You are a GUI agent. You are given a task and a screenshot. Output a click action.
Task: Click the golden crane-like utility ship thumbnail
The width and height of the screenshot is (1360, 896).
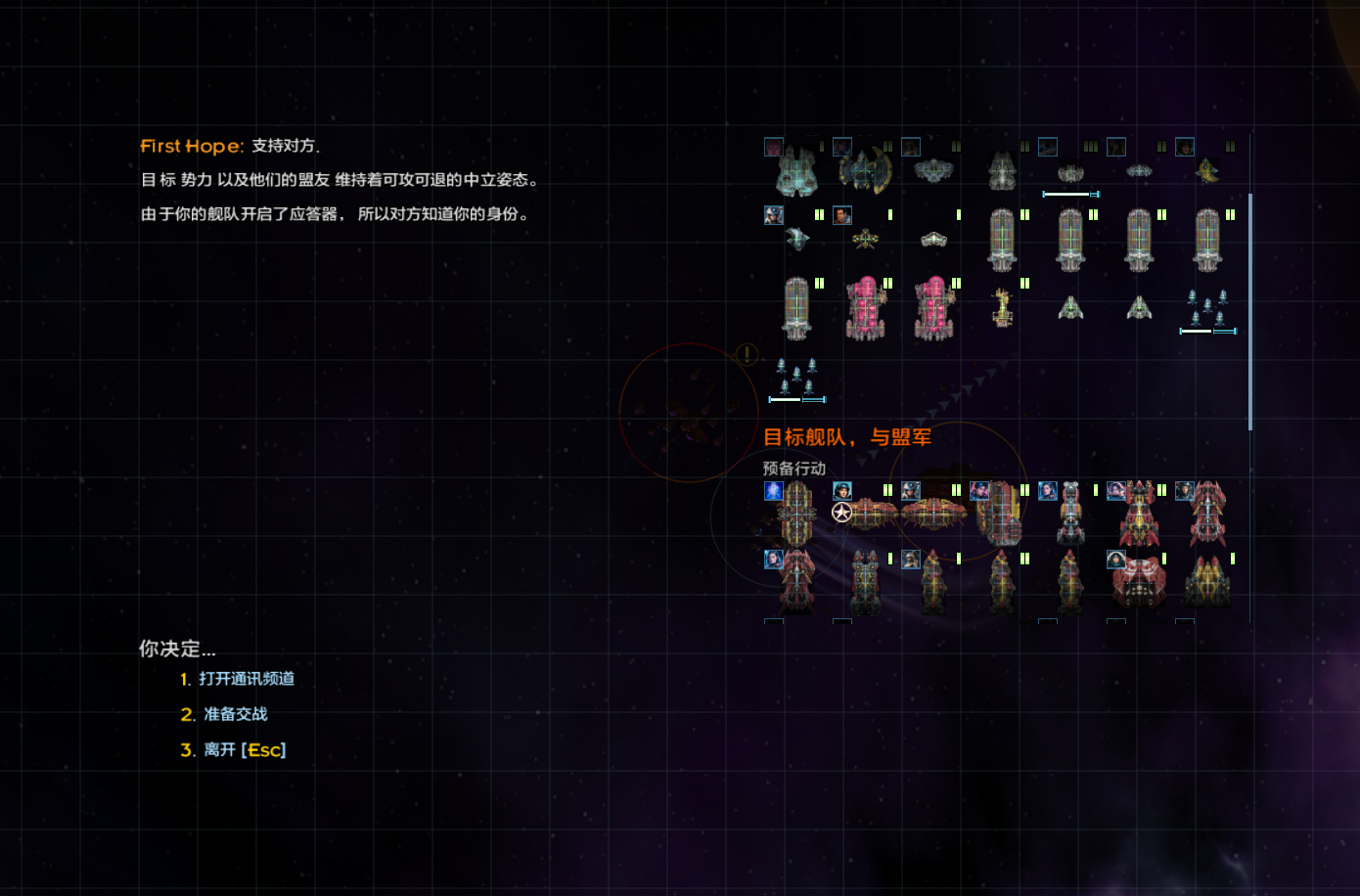pos(1000,308)
